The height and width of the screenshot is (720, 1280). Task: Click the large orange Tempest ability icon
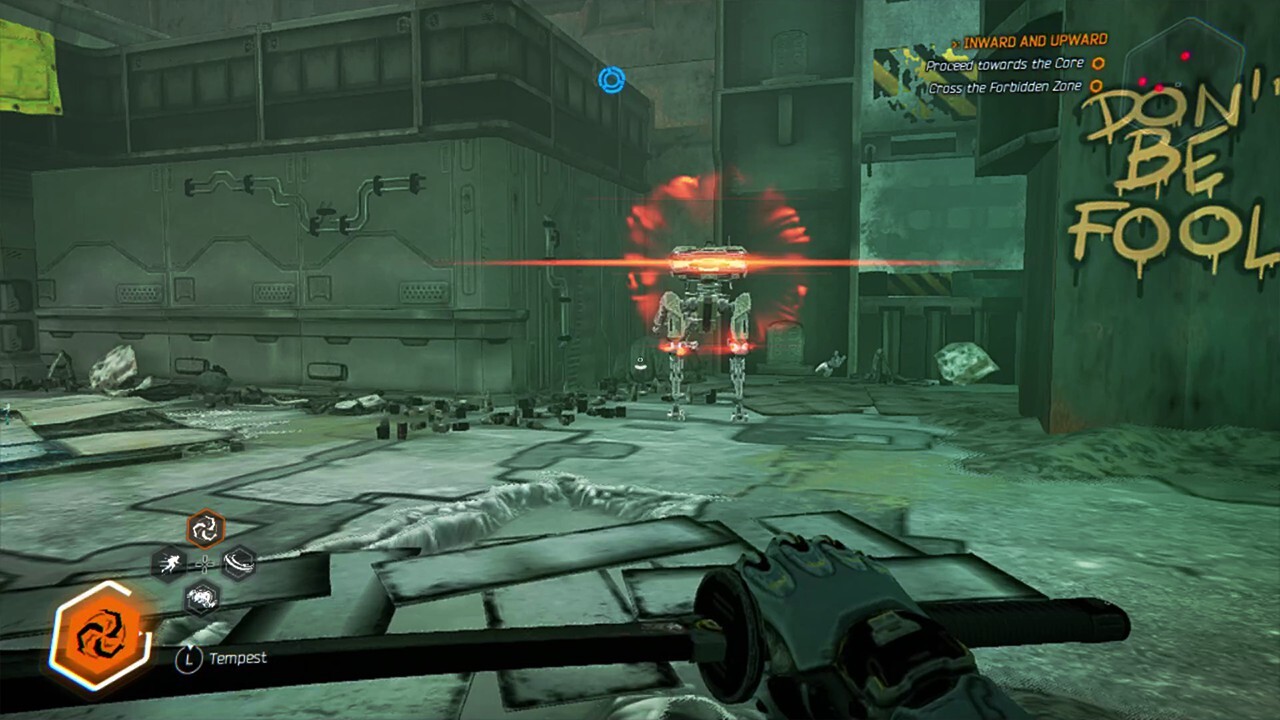point(100,635)
